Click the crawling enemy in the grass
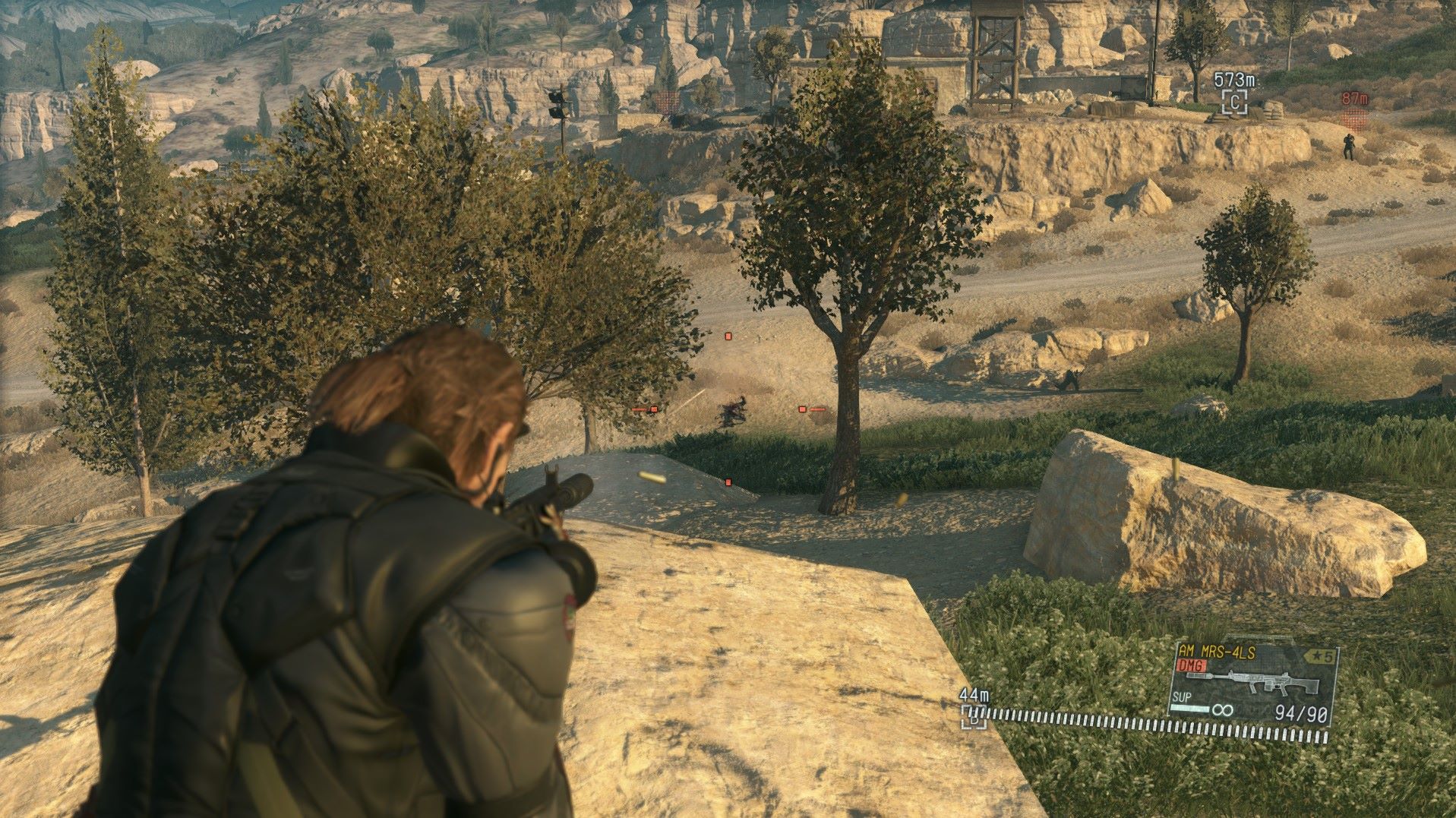The height and width of the screenshot is (818, 1456). pyautogui.click(x=732, y=410)
